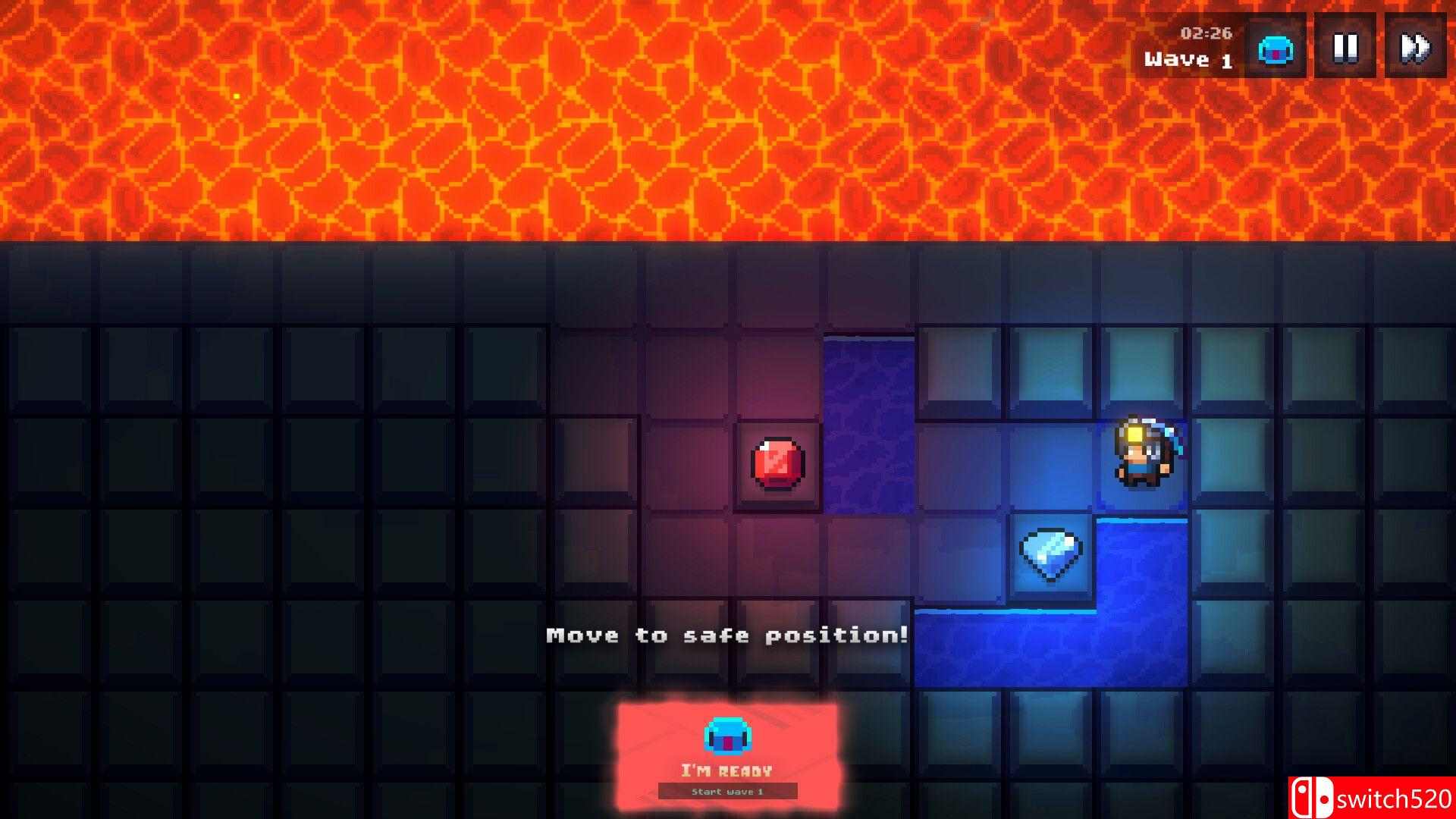Activate fast-forward game speed
The width and height of the screenshot is (1456, 819).
tap(1415, 48)
